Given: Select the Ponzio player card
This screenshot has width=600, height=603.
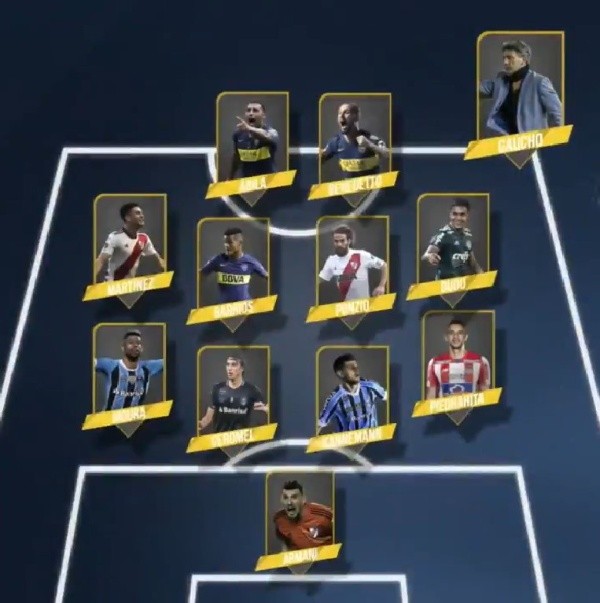Looking at the screenshot, I should [x=352, y=266].
